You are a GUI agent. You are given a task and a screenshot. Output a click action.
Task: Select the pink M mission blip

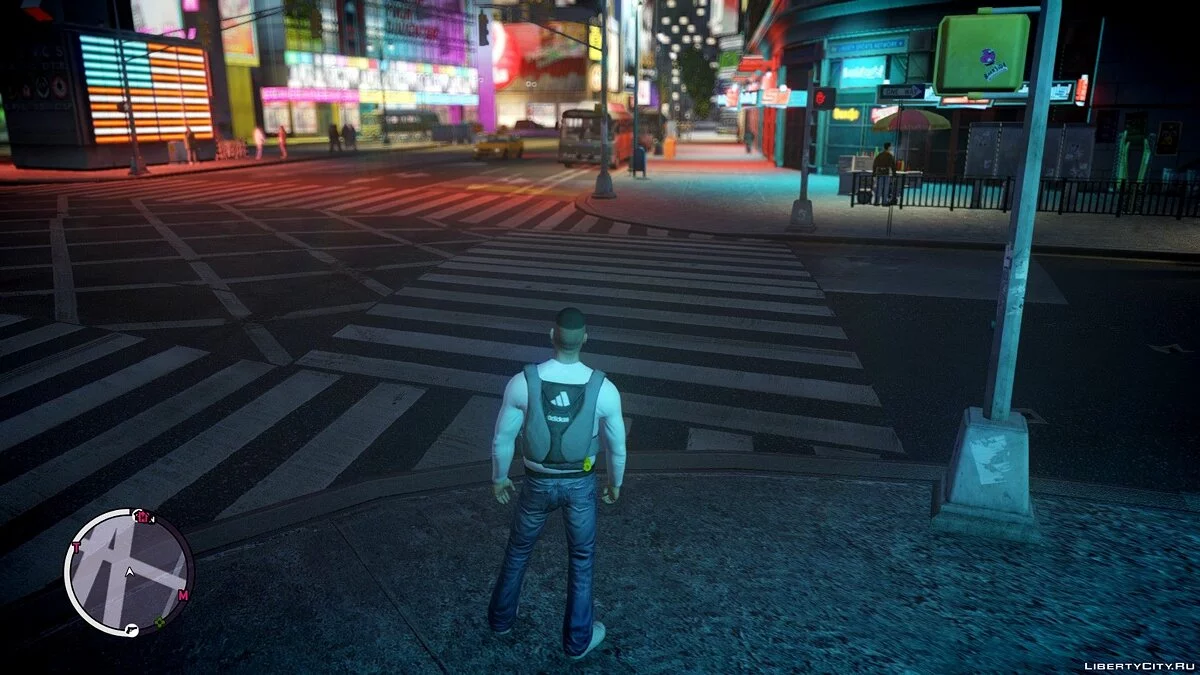[x=183, y=595]
